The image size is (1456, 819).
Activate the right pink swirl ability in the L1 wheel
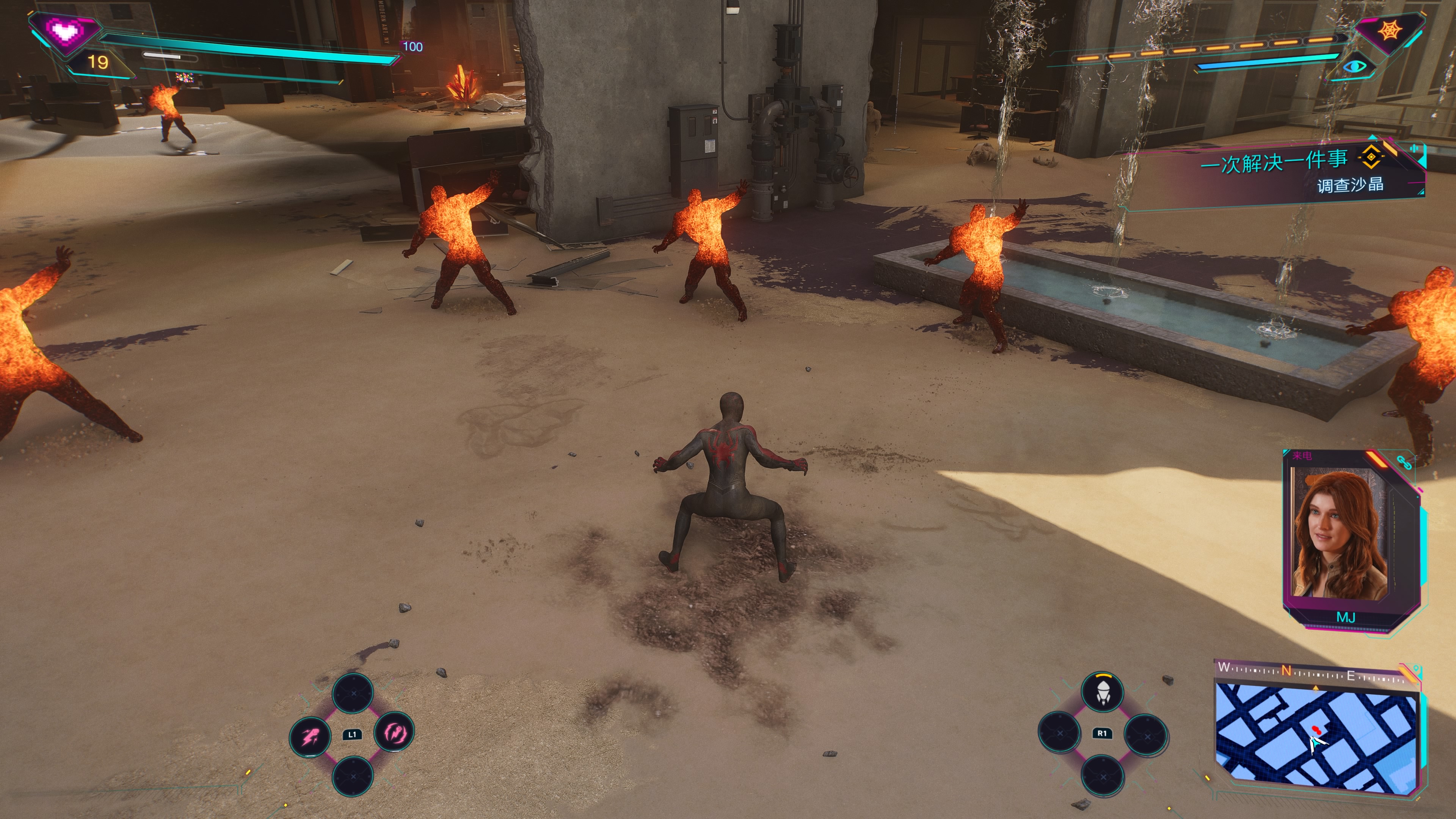394,733
